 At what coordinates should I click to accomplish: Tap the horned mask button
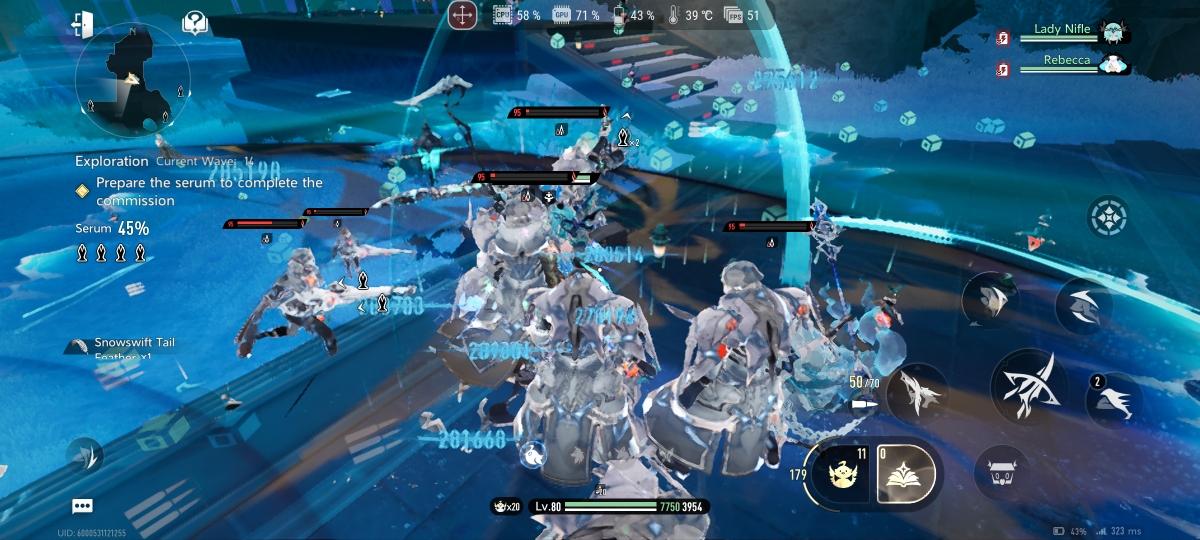[x=1000, y=473]
